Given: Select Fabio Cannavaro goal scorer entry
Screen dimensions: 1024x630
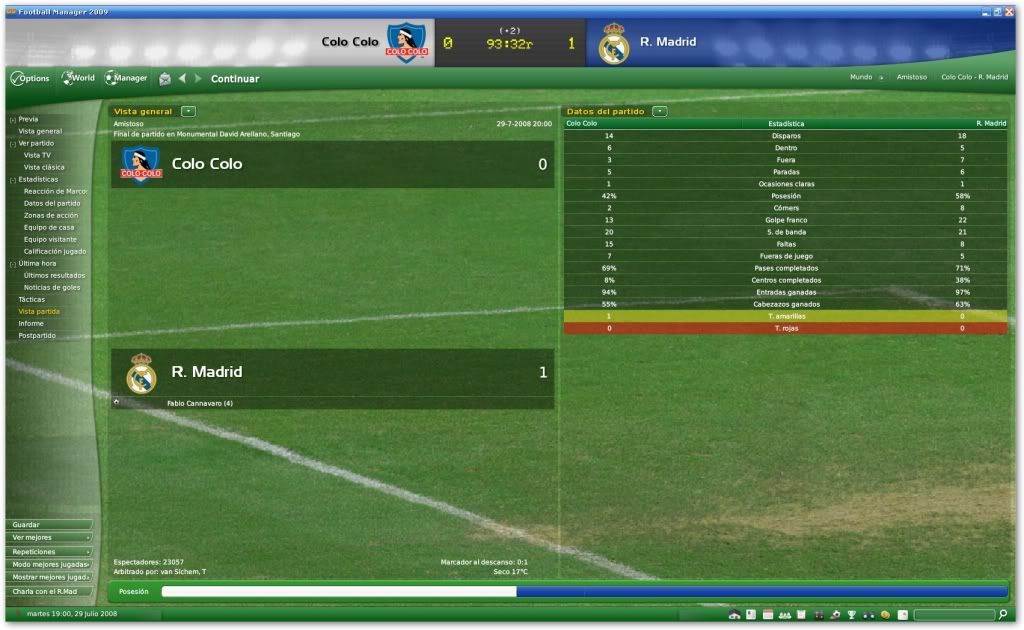Looking at the screenshot, I should pos(200,403).
